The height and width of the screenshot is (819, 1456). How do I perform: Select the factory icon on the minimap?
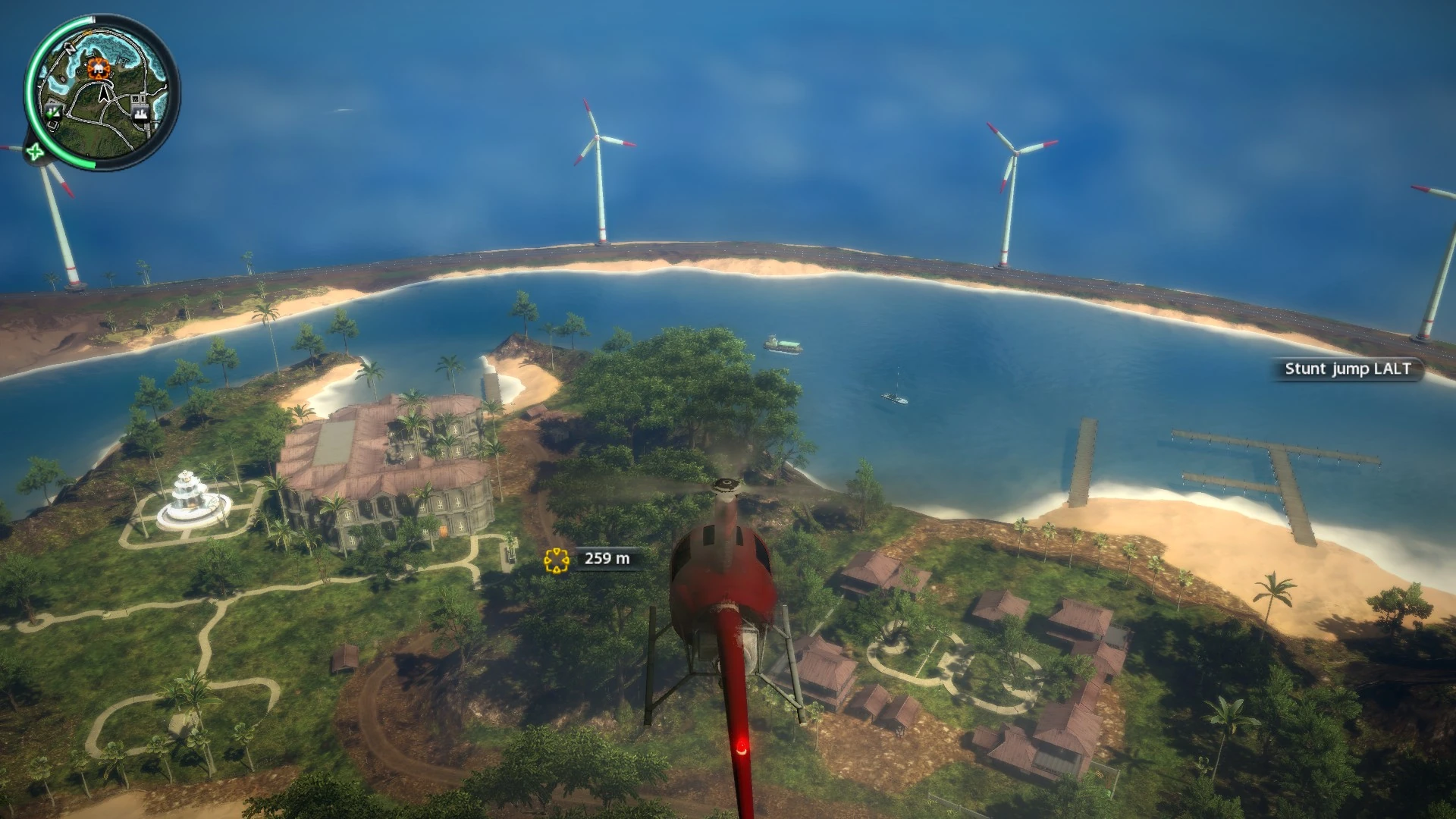(140, 115)
